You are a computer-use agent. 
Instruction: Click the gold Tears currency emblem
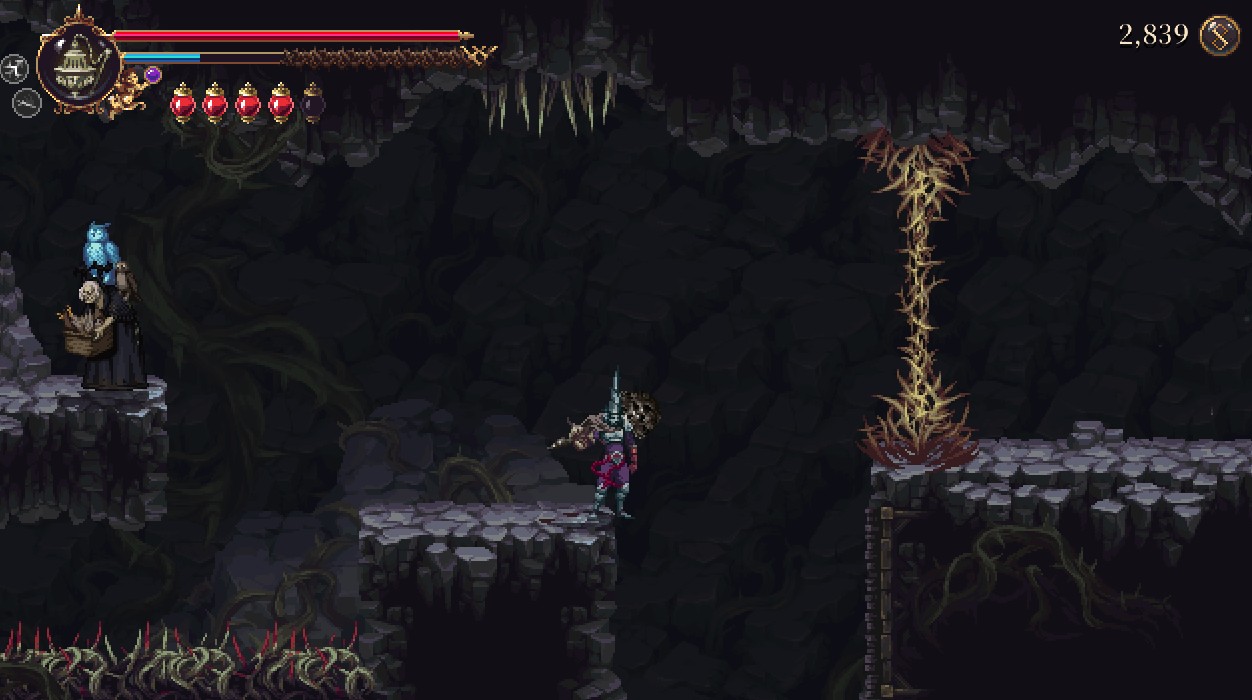pyautogui.click(x=1220, y=36)
